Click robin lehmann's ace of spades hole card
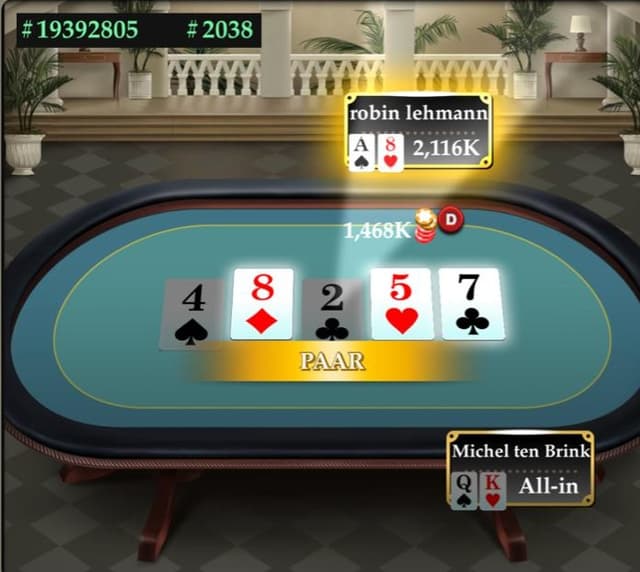This screenshot has width=640, height=572. (362, 152)
